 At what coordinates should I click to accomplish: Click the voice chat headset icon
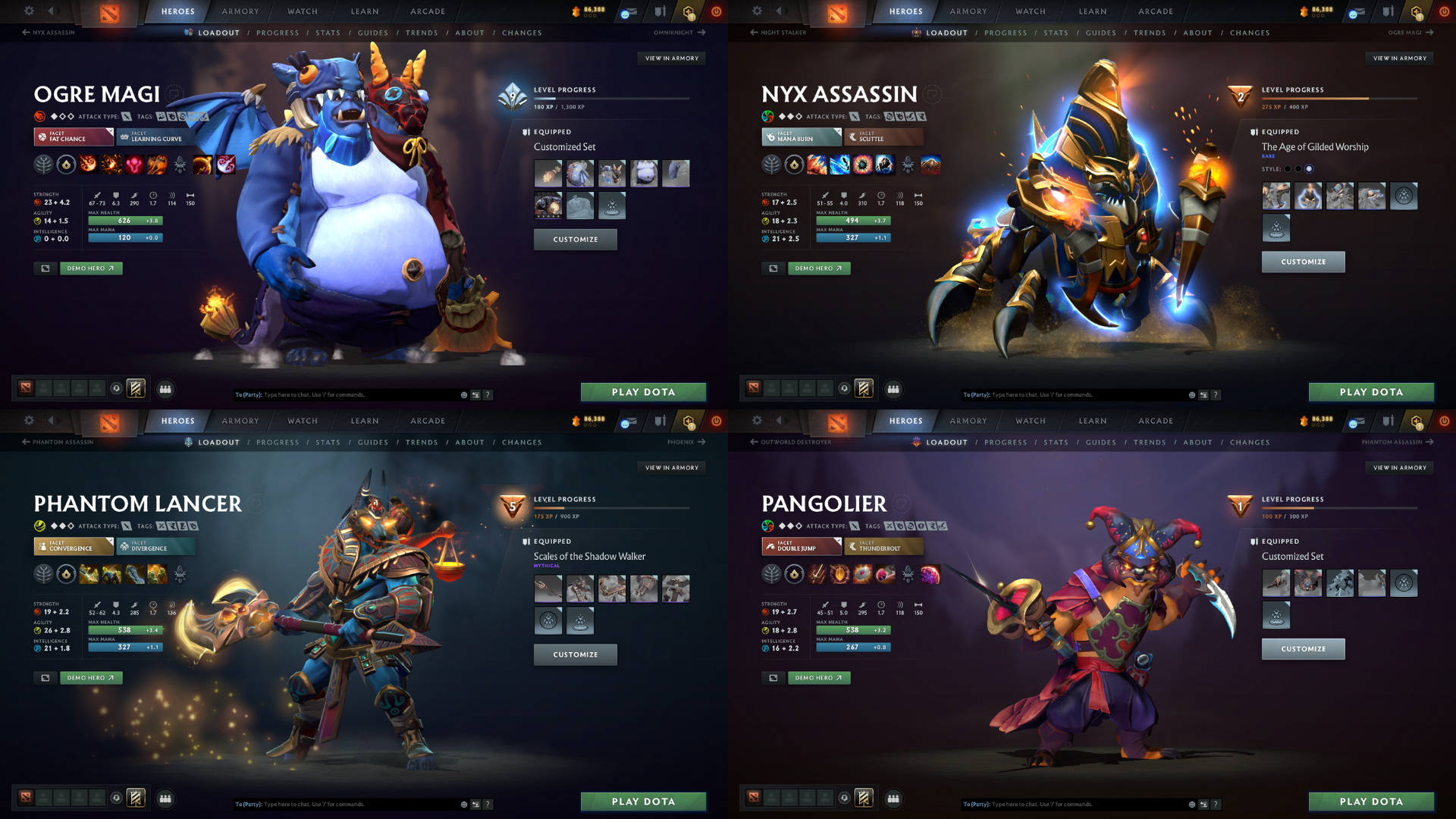[116, 388]
